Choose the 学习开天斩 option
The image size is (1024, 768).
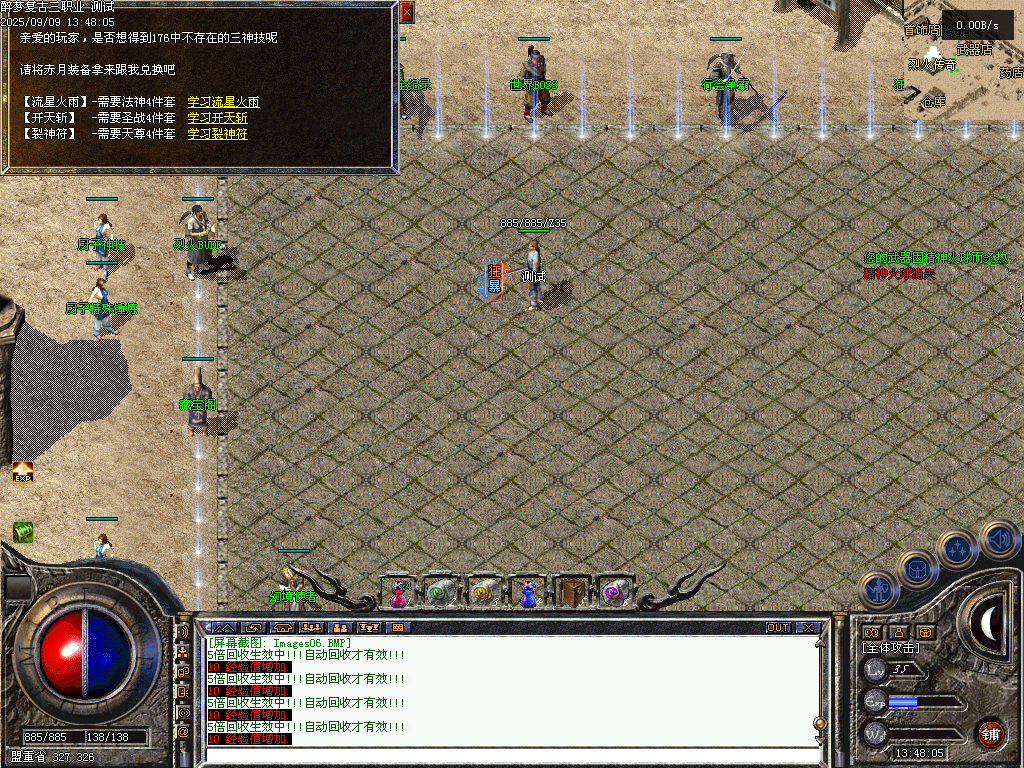point(217,118)
